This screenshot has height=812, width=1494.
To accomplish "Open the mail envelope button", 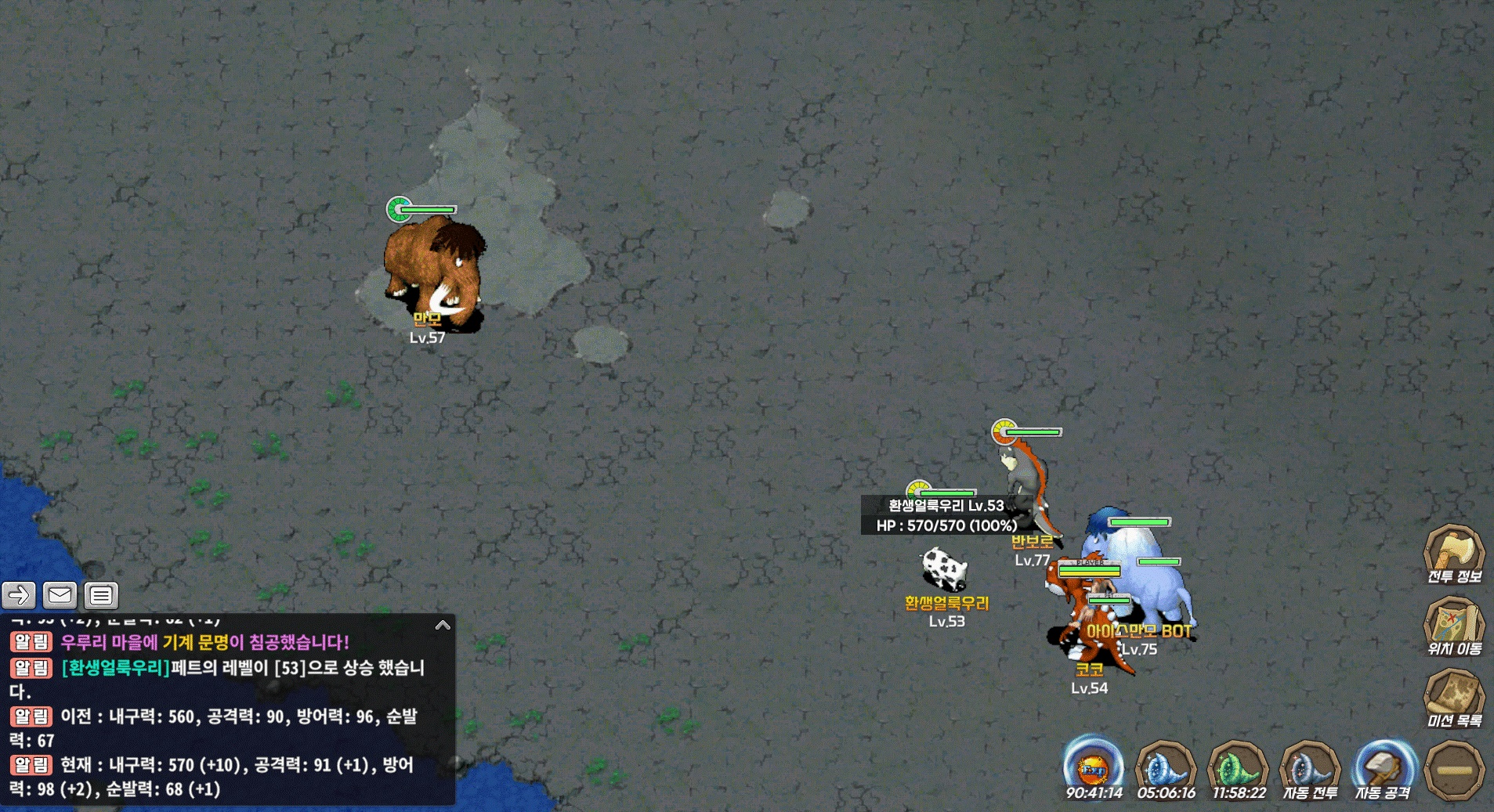I will (x=60, y=596).
